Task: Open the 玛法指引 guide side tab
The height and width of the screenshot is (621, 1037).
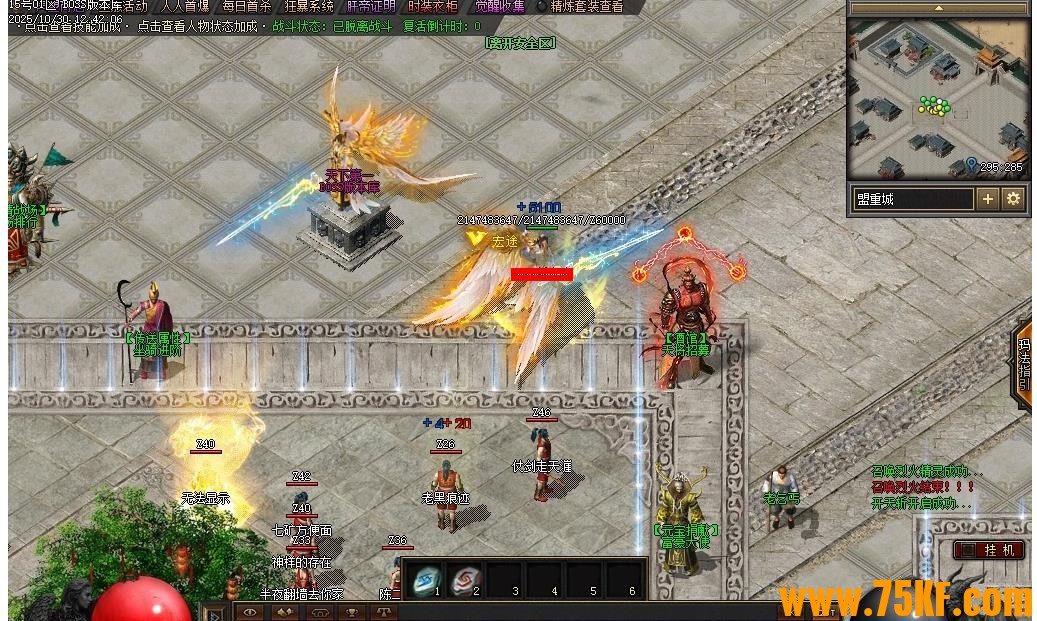Action: tap(1023, 363)
